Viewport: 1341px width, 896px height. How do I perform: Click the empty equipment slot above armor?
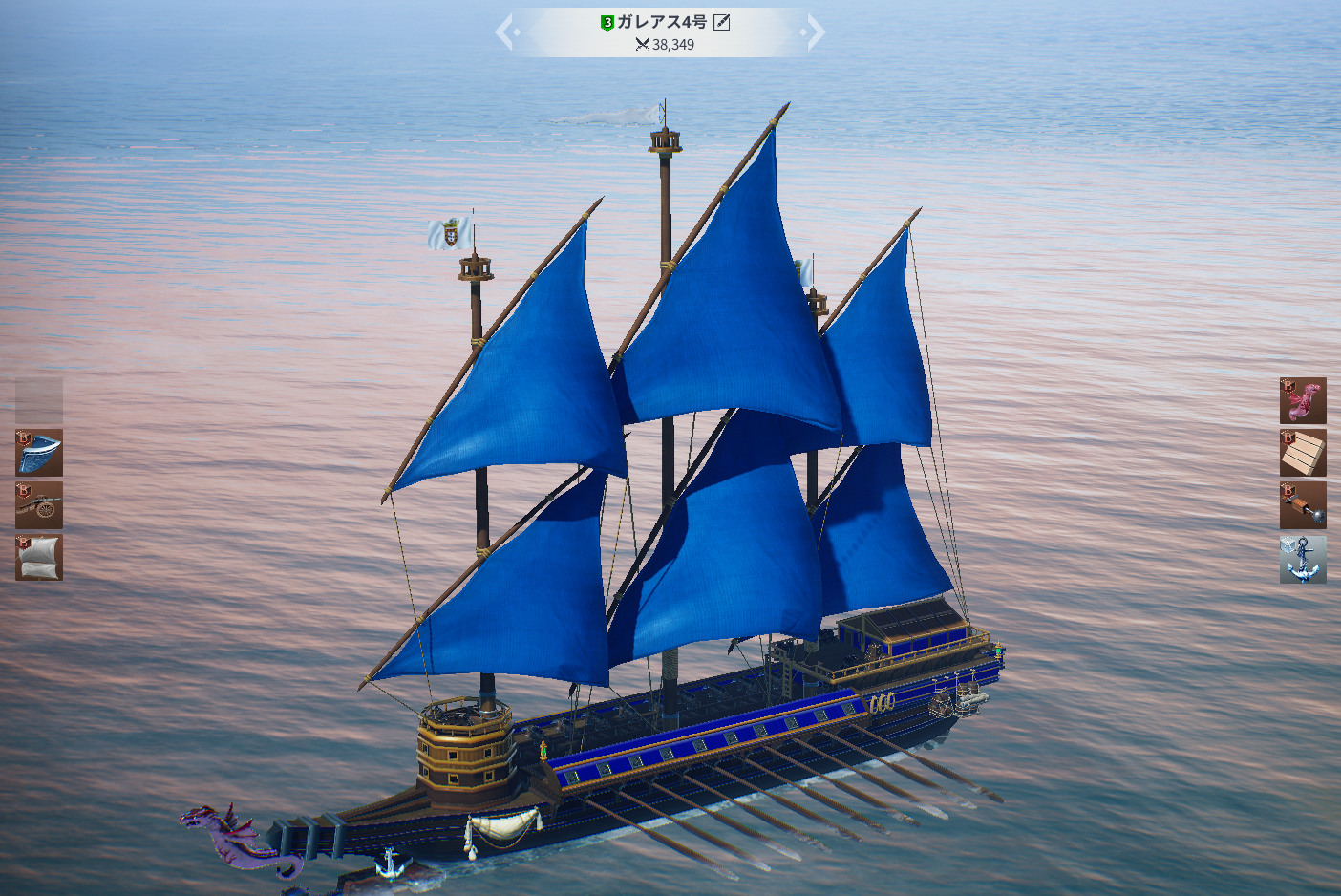(39, 400)
